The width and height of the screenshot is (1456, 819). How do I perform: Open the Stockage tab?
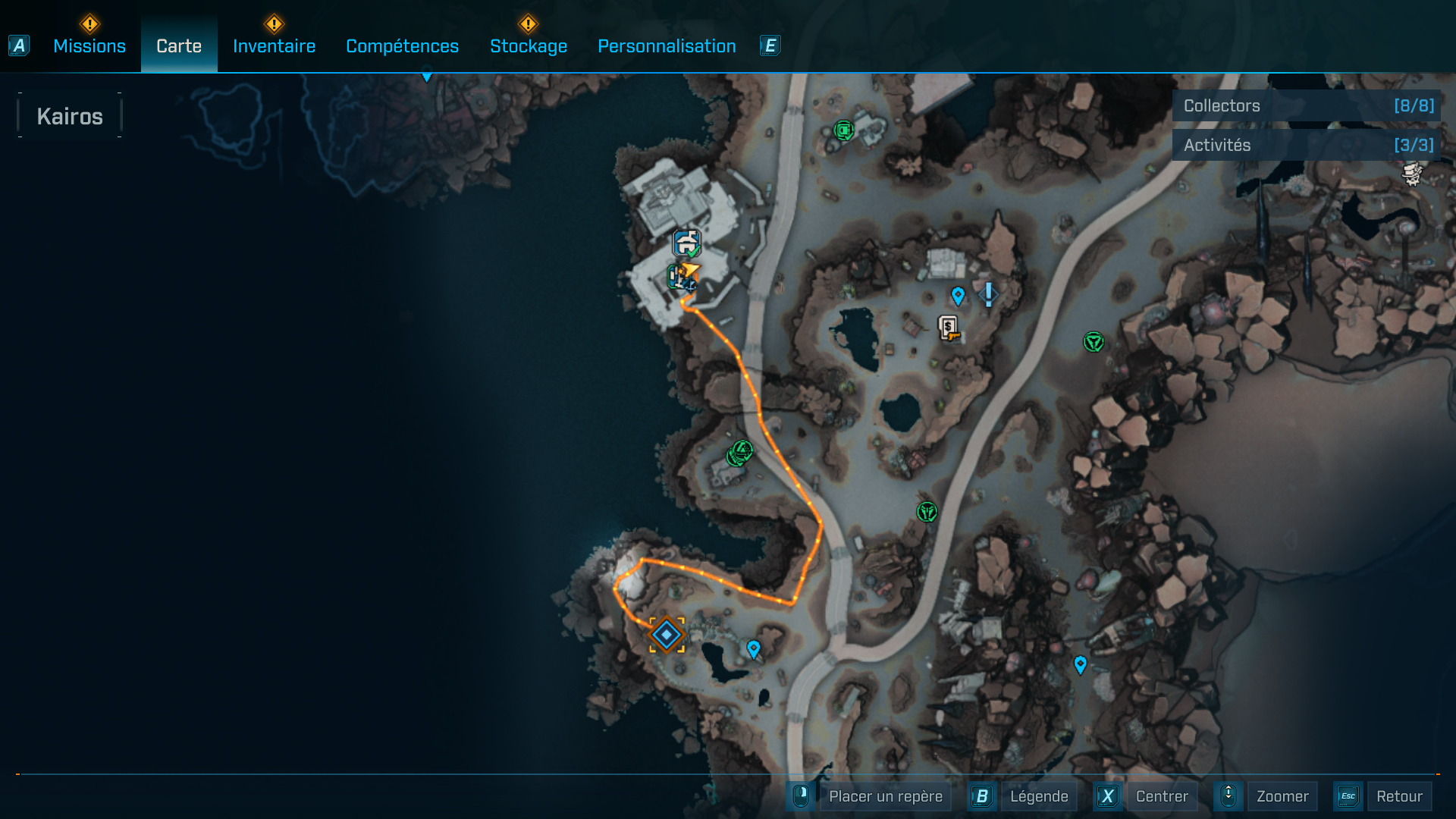coord(529,46)
